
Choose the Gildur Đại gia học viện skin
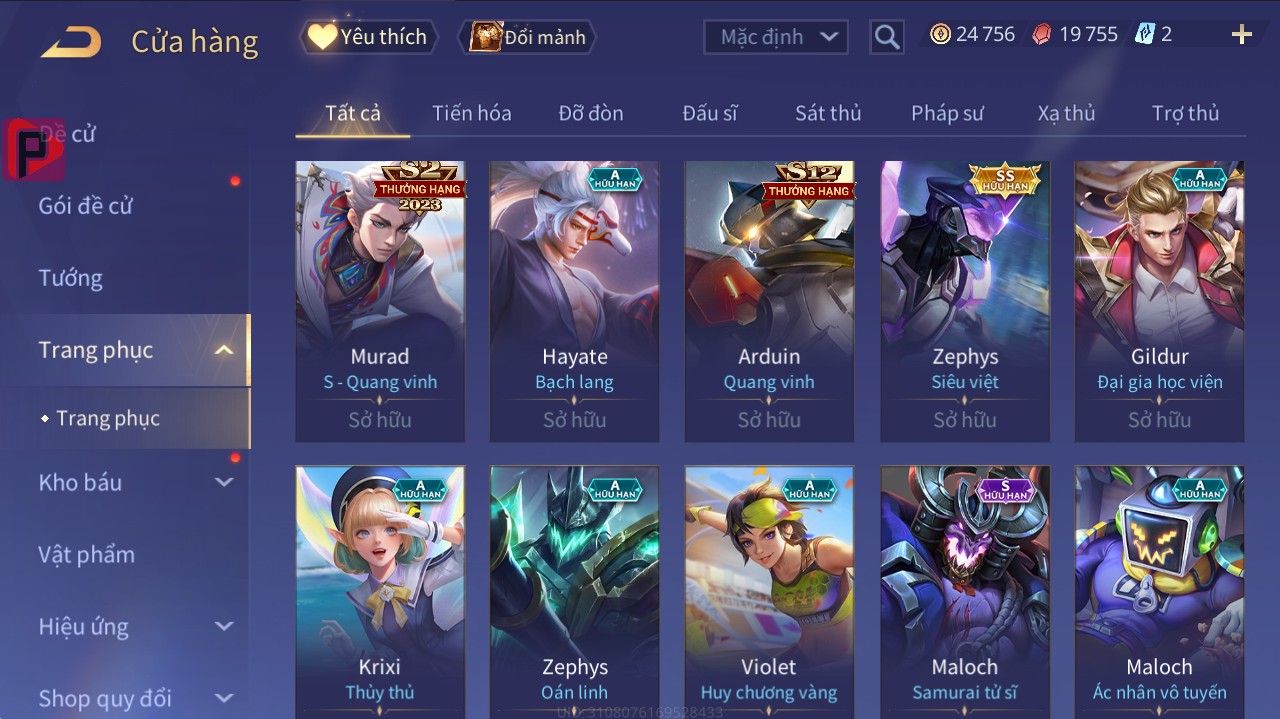coord(1159,300)
